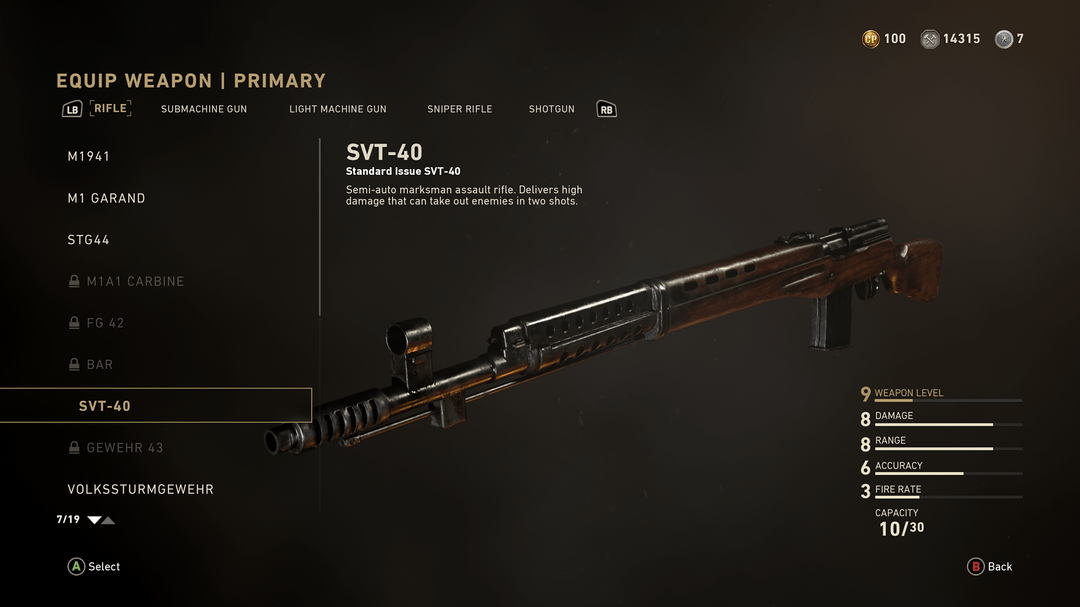
Task: Pick the Volkssturmgewehr rifle
Action: coord(140,490)
